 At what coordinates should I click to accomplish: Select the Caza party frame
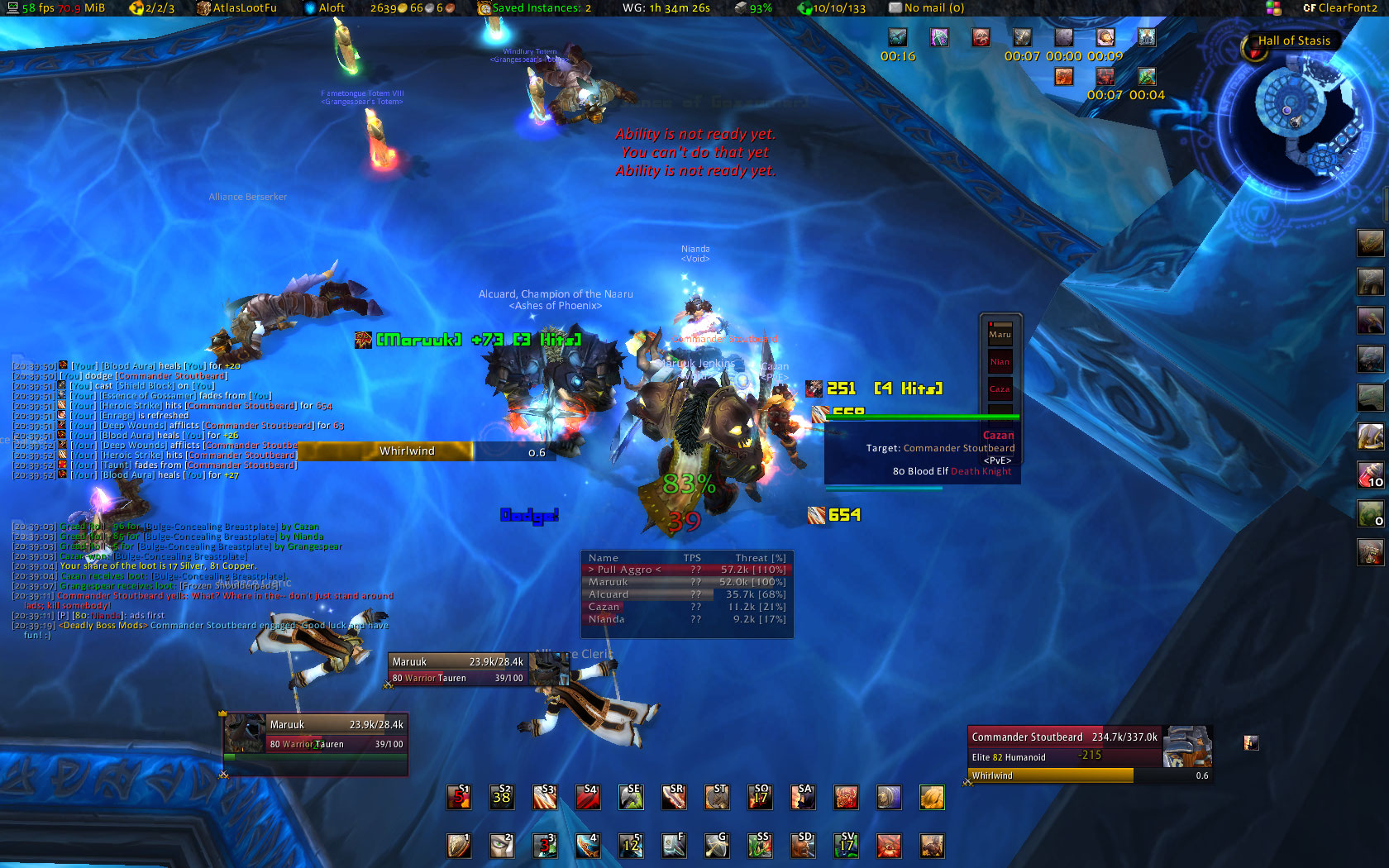[x=1000, y=389]
